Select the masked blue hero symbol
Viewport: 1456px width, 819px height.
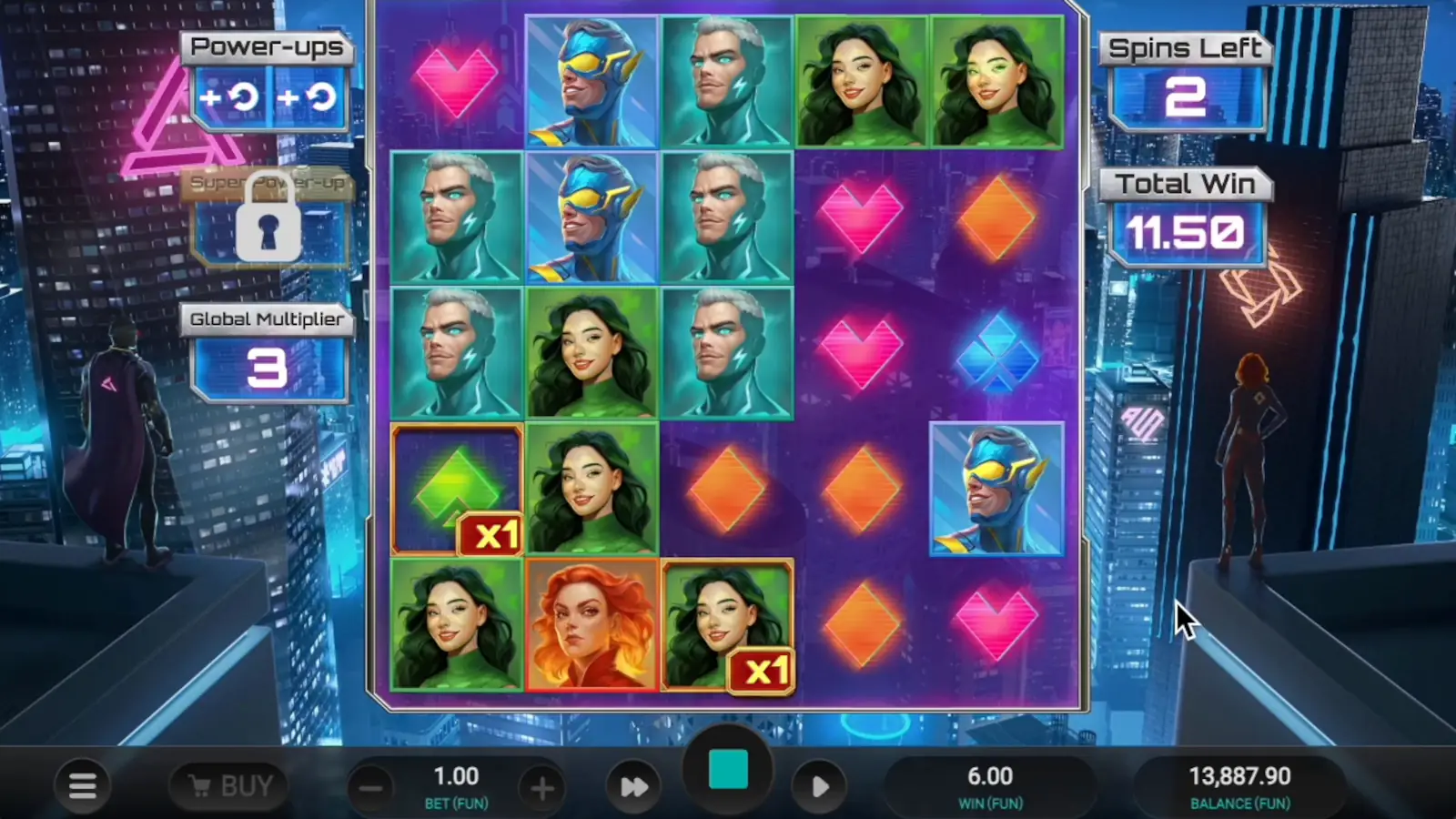pyautogui.click(x=995, y=489)
